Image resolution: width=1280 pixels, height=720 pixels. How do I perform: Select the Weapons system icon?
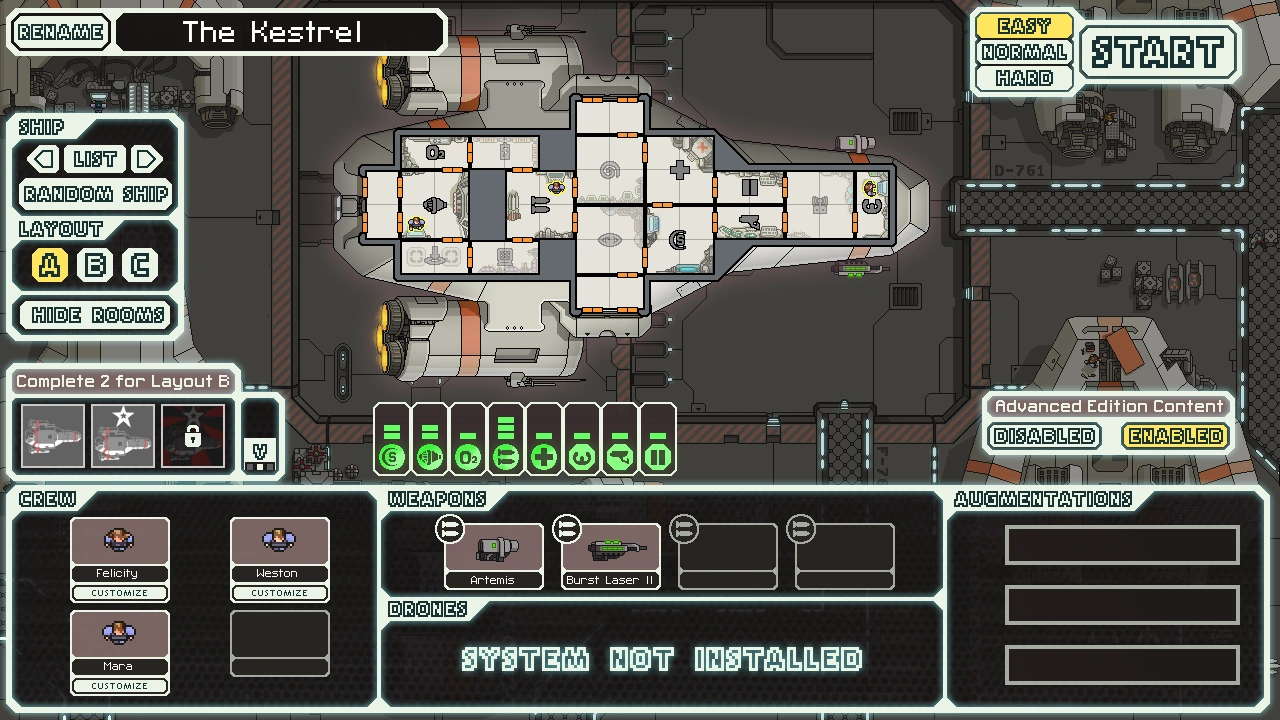click(x=505, y=455)
